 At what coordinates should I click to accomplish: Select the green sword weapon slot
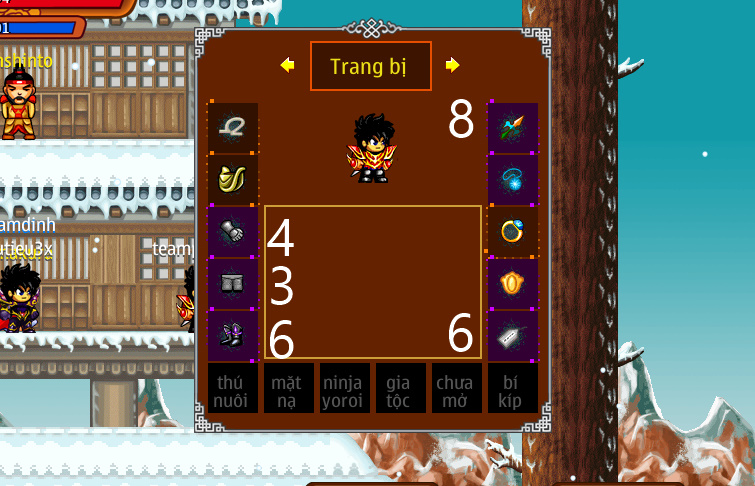513,128
